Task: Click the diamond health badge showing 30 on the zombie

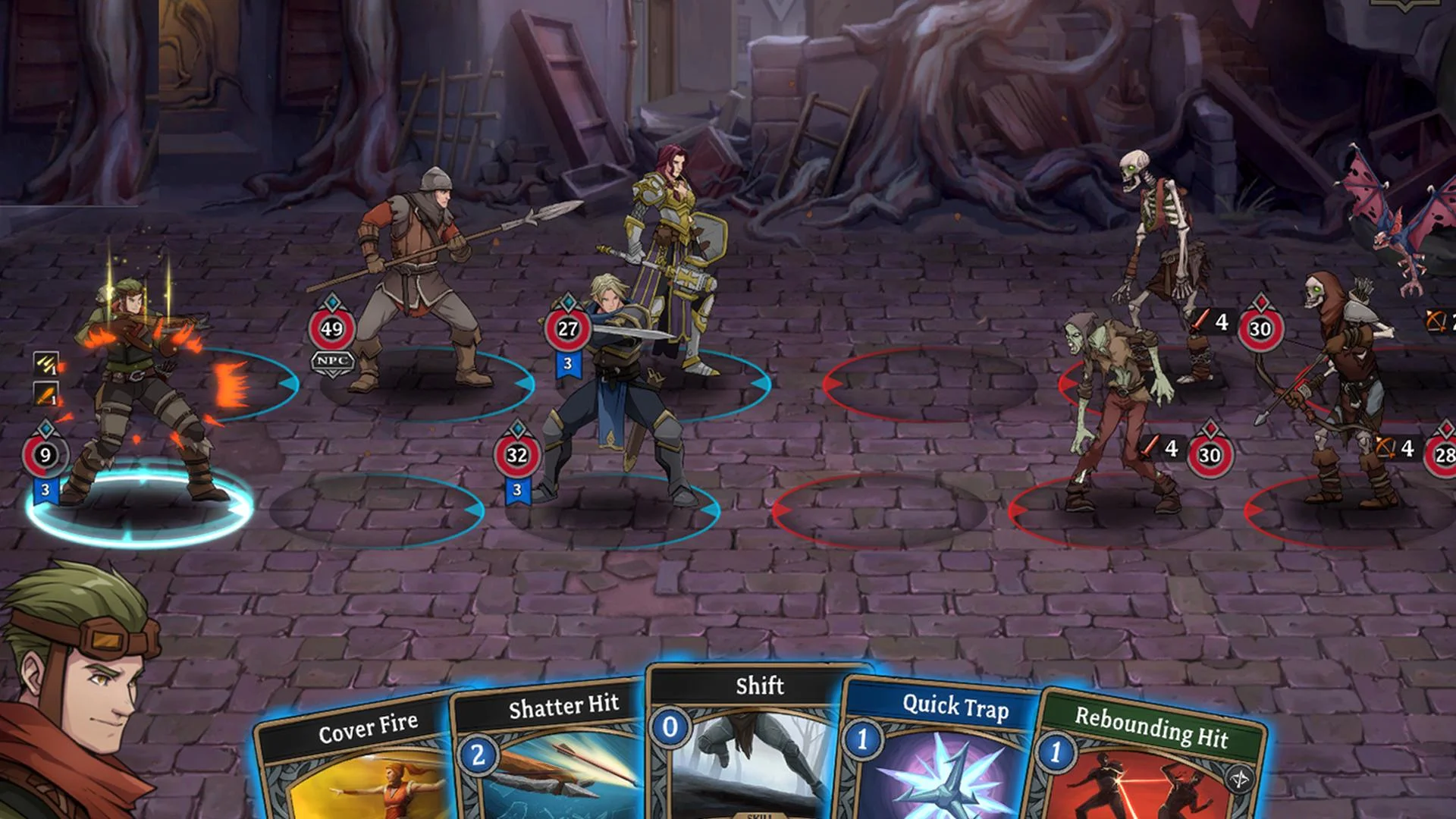Action: 1209,456
